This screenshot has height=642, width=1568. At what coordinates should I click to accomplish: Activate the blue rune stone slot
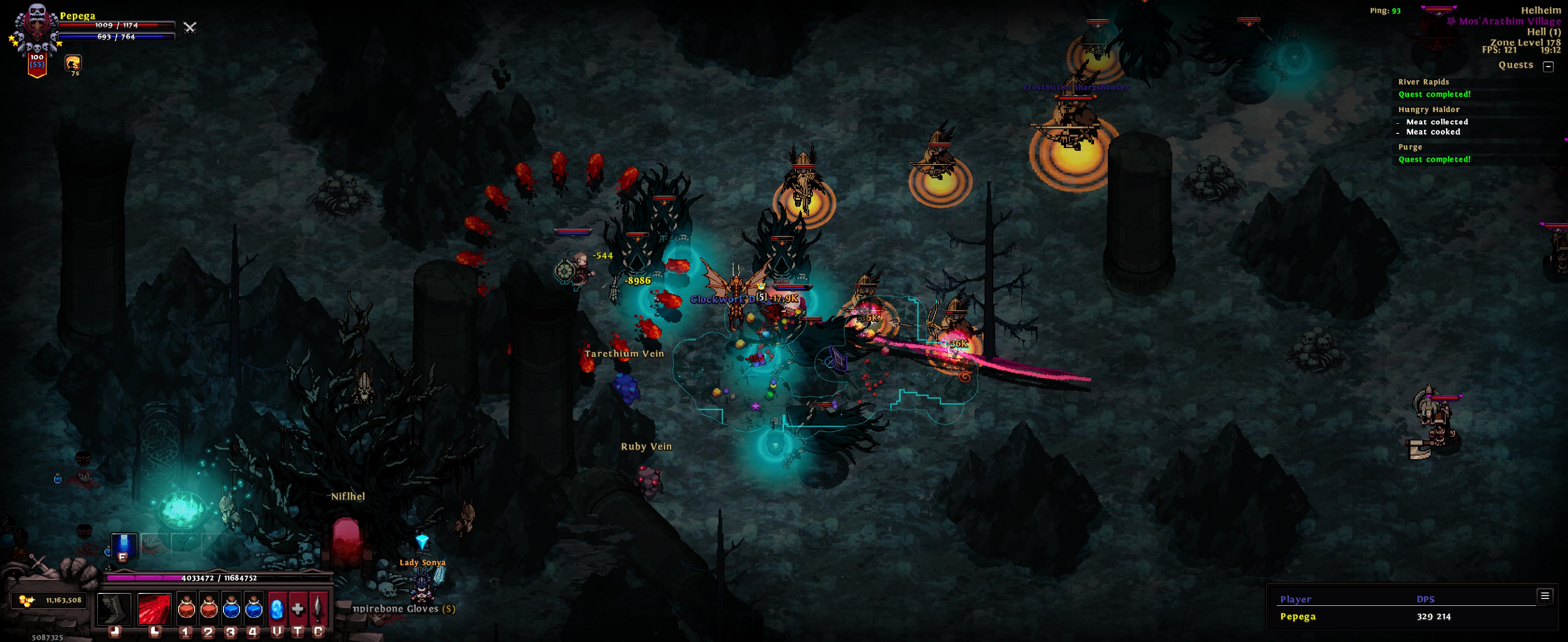point(277,608)
